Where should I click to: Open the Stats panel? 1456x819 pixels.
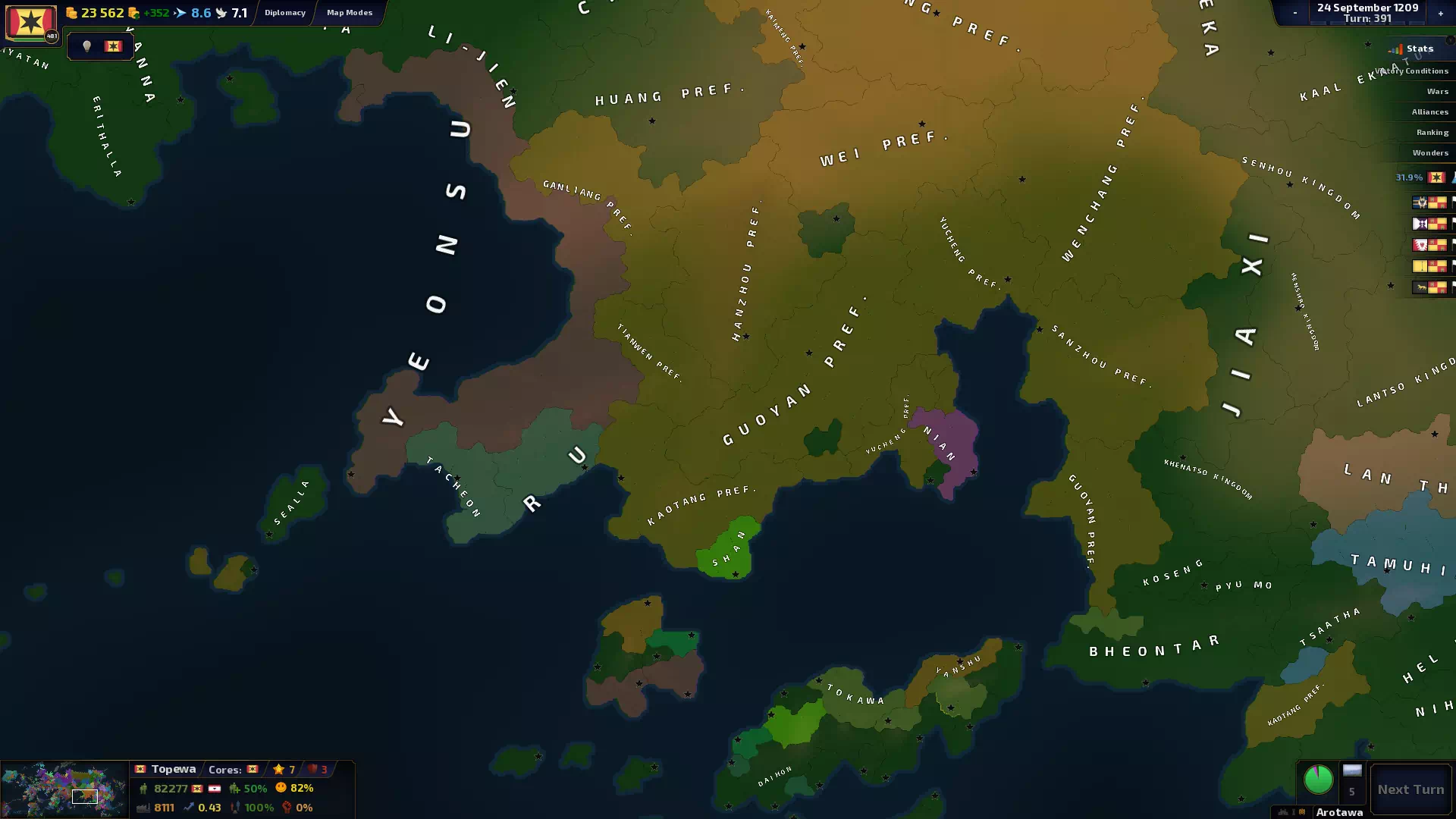pyautogui.click(x=1414, y=49)
